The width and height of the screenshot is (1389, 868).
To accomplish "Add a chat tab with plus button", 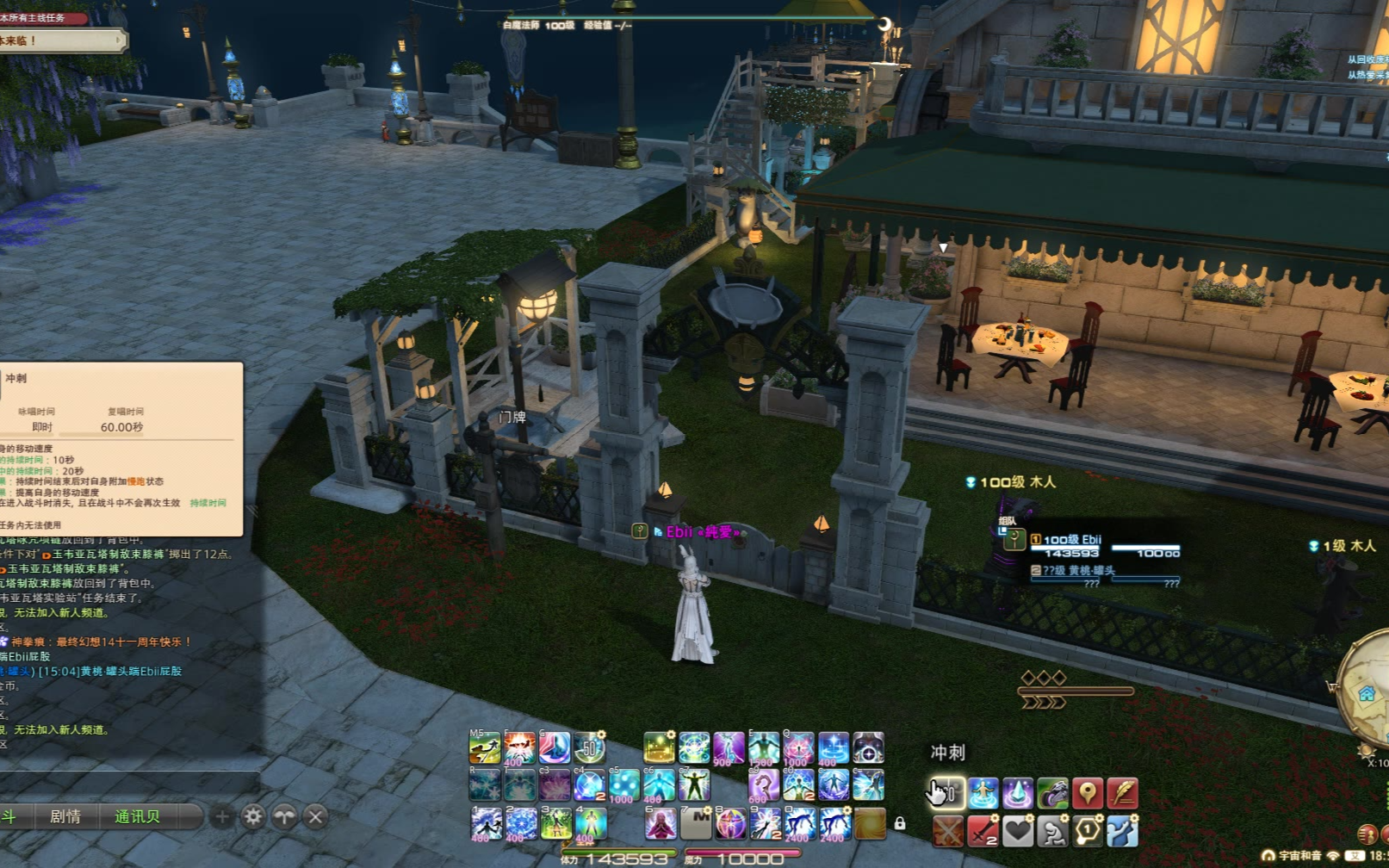I will point(221,816).
